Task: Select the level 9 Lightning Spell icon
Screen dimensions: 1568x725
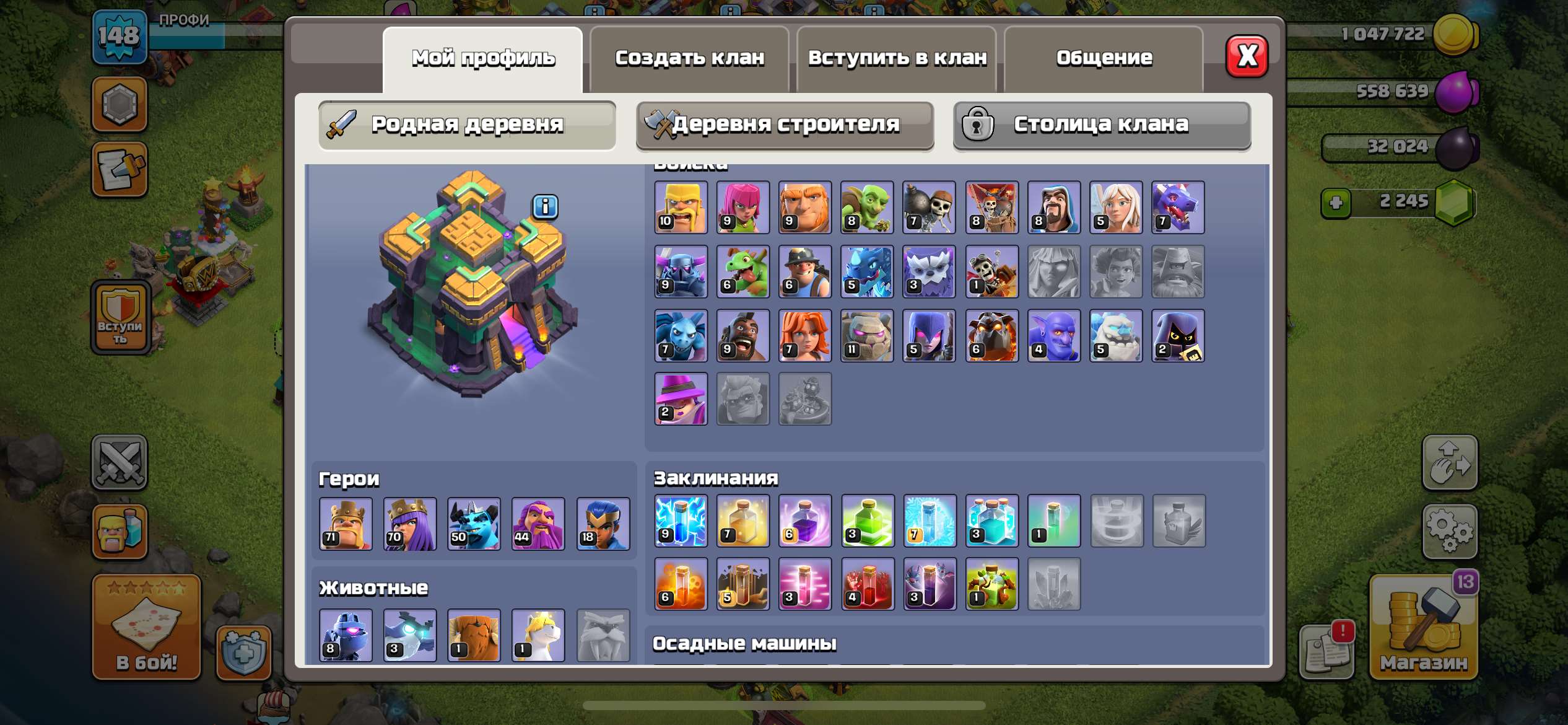Action: (x=679, y=521)
